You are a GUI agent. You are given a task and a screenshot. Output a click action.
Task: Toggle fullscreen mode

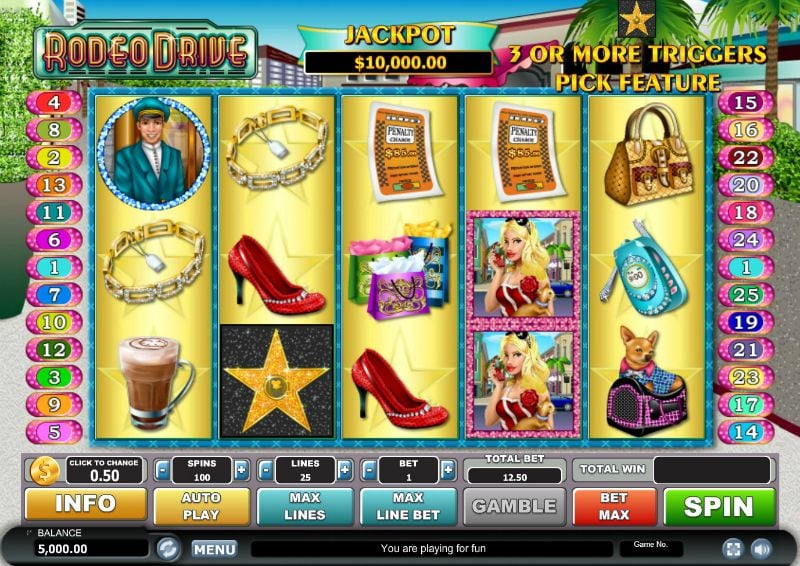coord(732,548)
